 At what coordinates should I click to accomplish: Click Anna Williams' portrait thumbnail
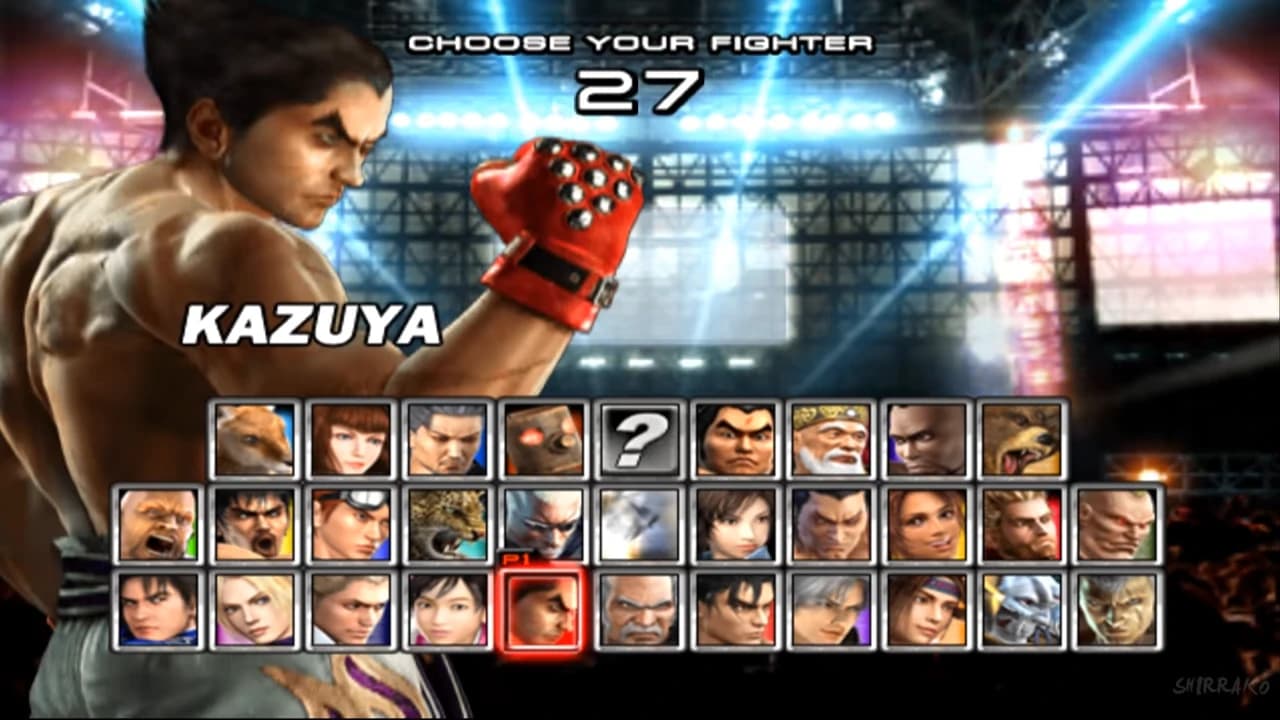click(348, 440)
